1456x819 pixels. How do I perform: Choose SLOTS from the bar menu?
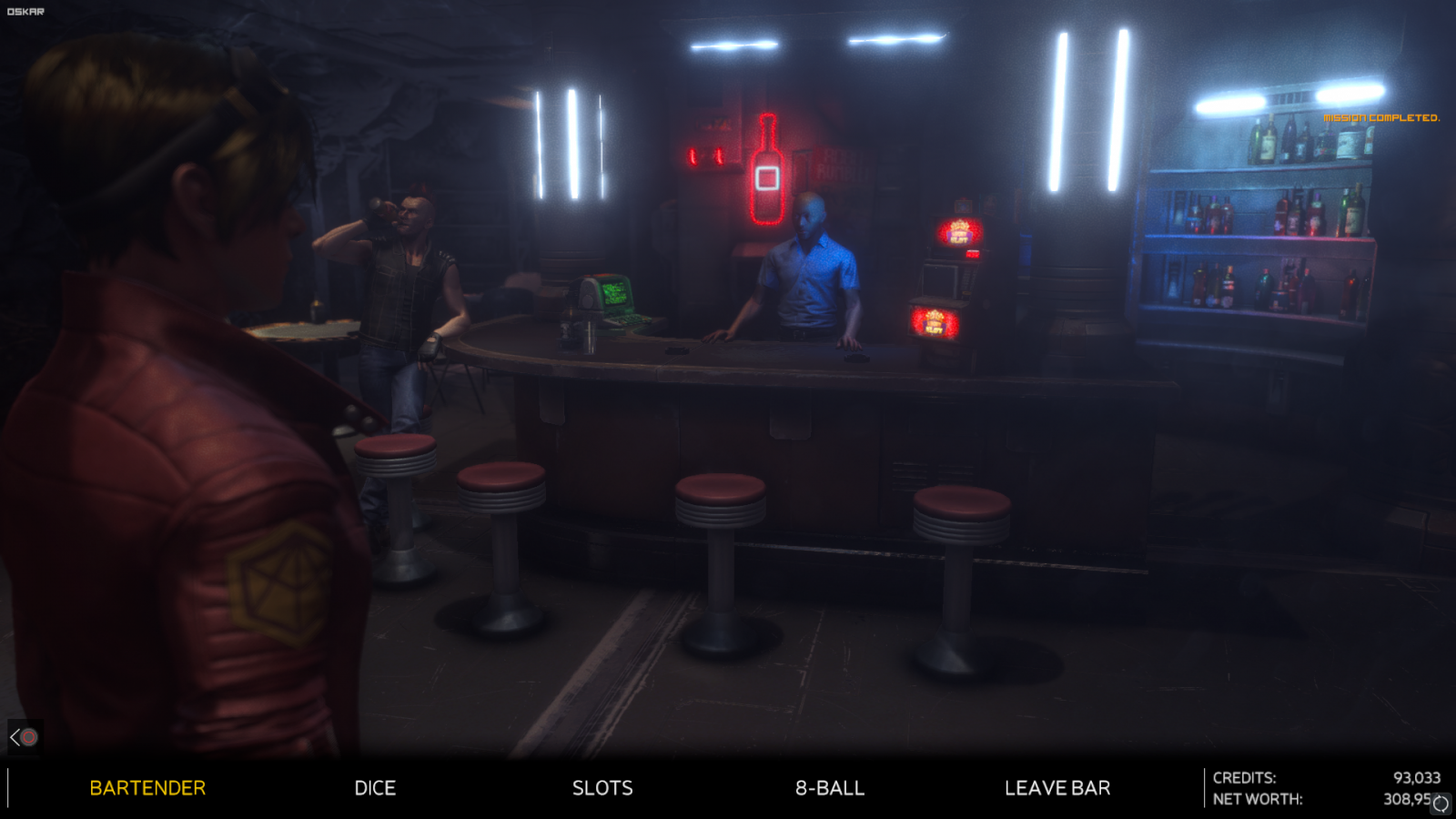point(603,788)
